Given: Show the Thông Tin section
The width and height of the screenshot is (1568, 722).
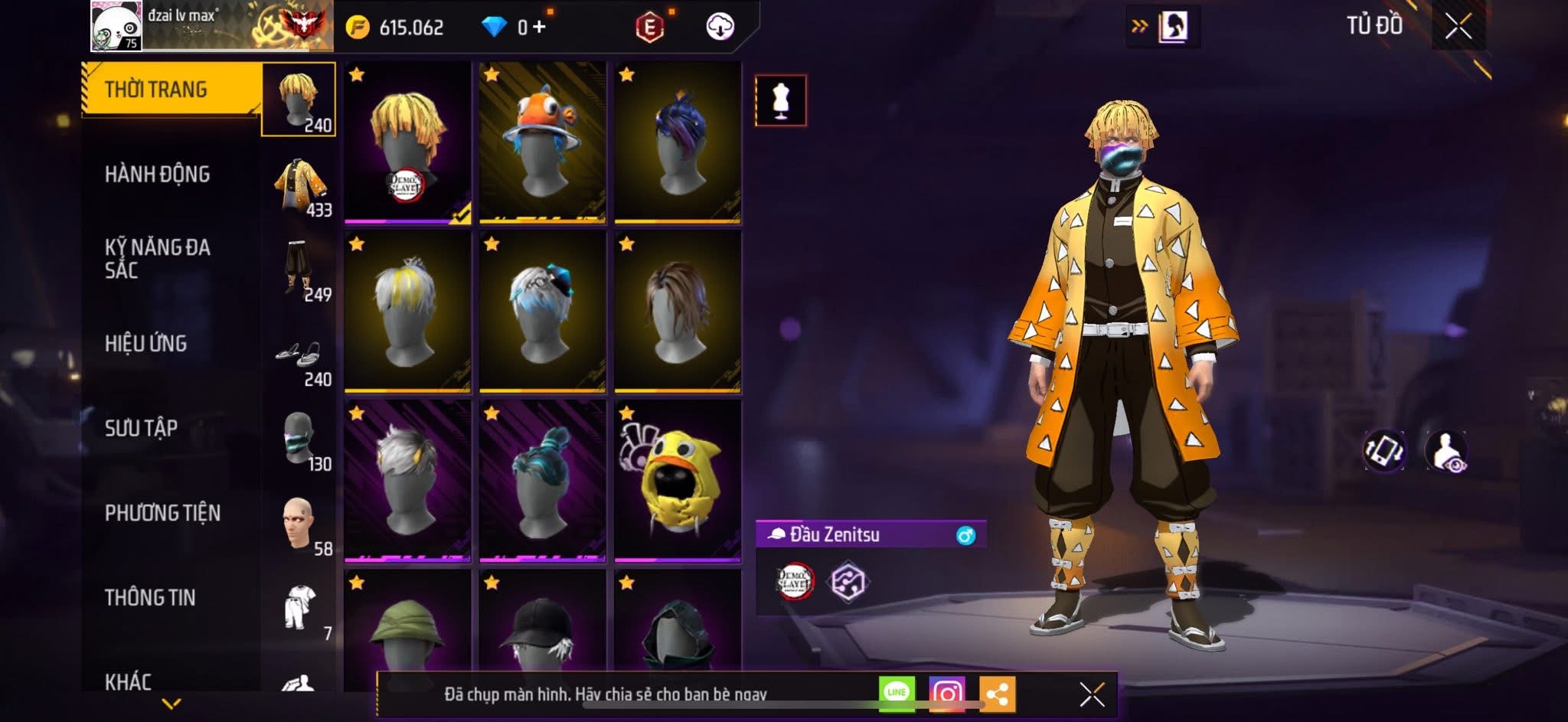Looking at the screenshot, I should tap(150, 597).
